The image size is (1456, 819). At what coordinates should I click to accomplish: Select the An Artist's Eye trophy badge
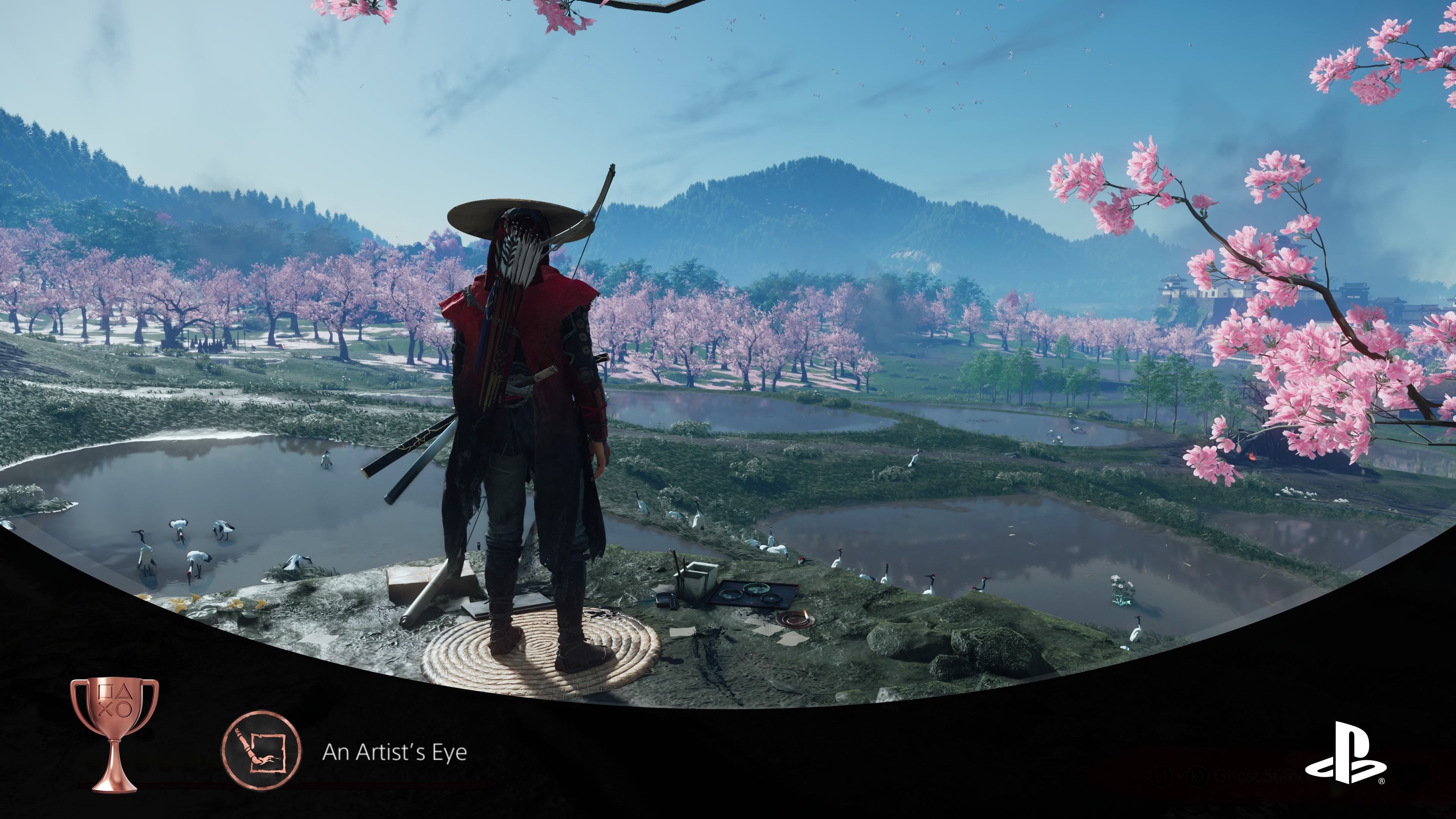[261, 751]
